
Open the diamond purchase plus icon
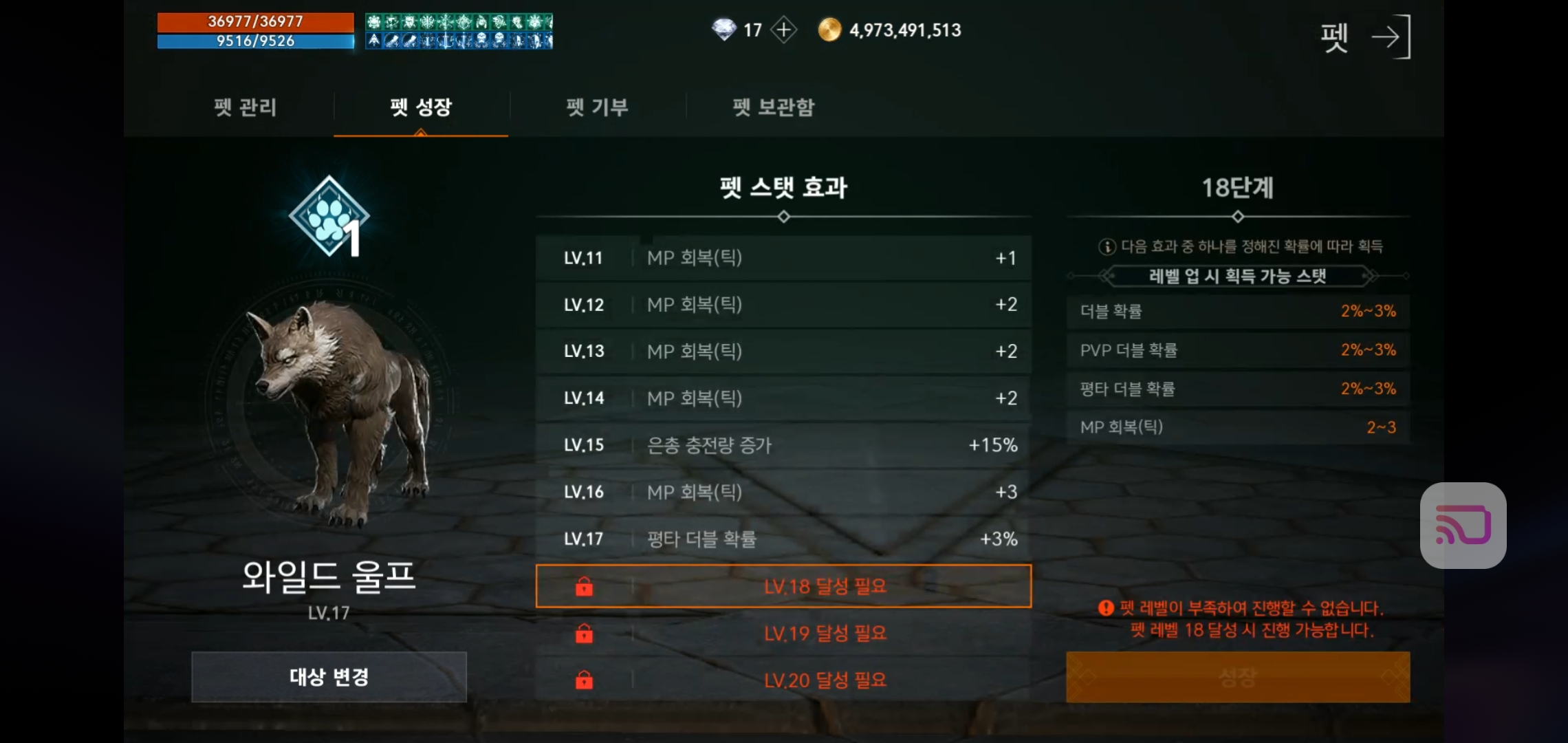coord(783,29)
